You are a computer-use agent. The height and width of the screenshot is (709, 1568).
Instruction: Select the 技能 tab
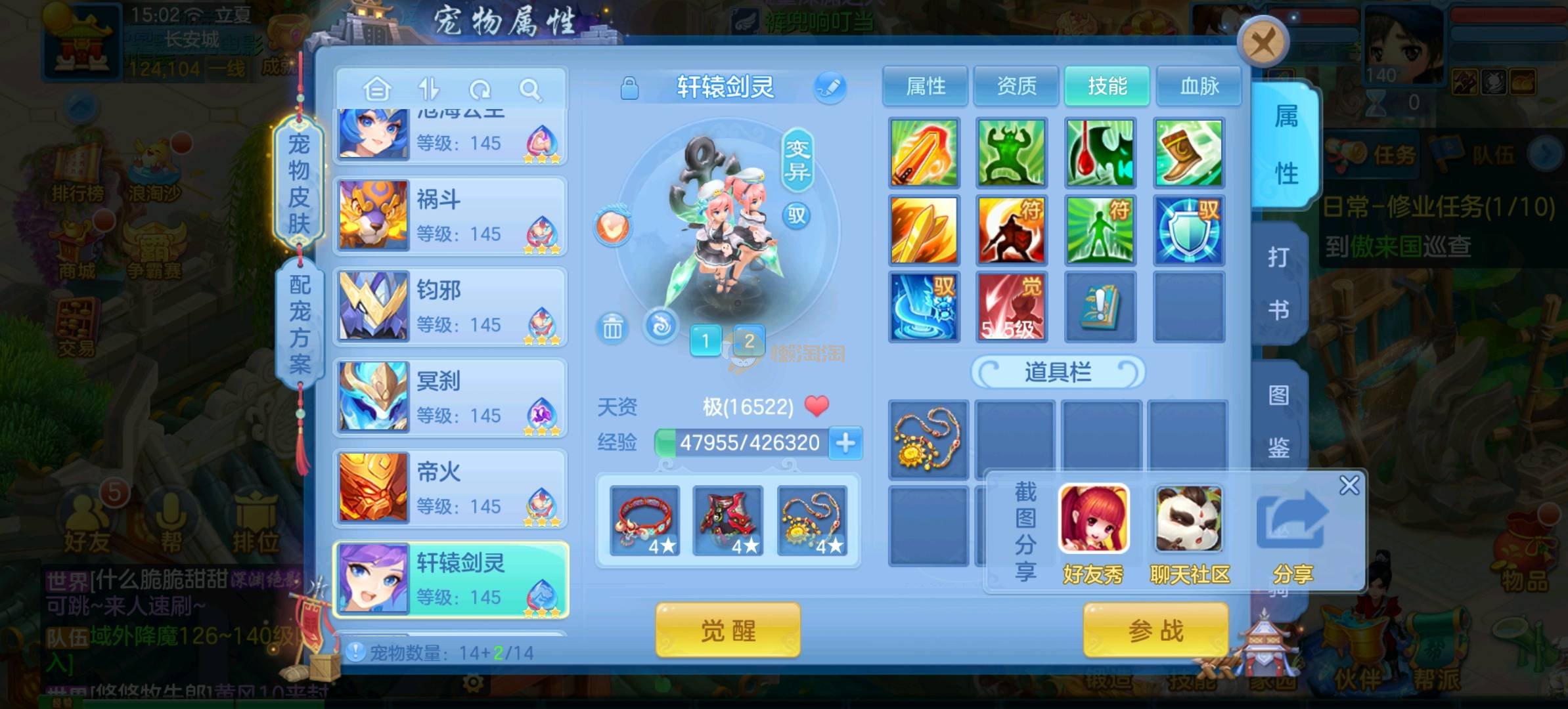point(1107,86)
